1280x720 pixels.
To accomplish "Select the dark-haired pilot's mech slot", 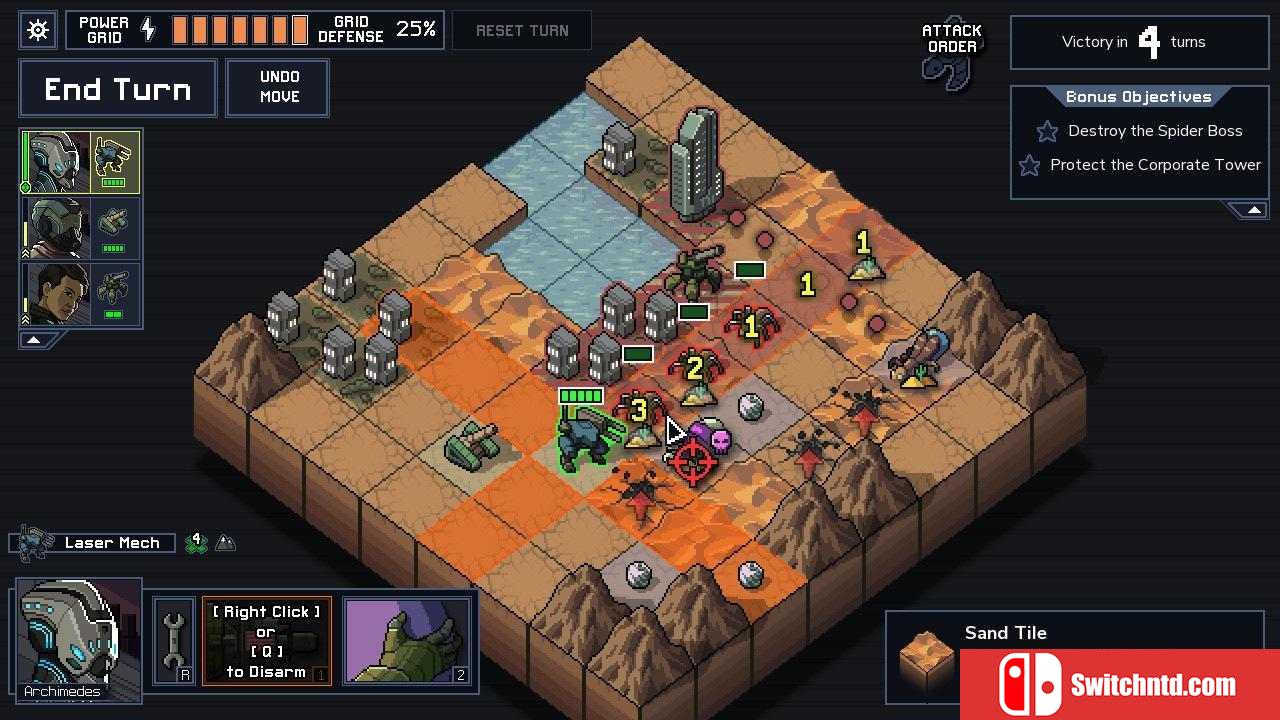I will pyautogui.click(x=81, y=295).
